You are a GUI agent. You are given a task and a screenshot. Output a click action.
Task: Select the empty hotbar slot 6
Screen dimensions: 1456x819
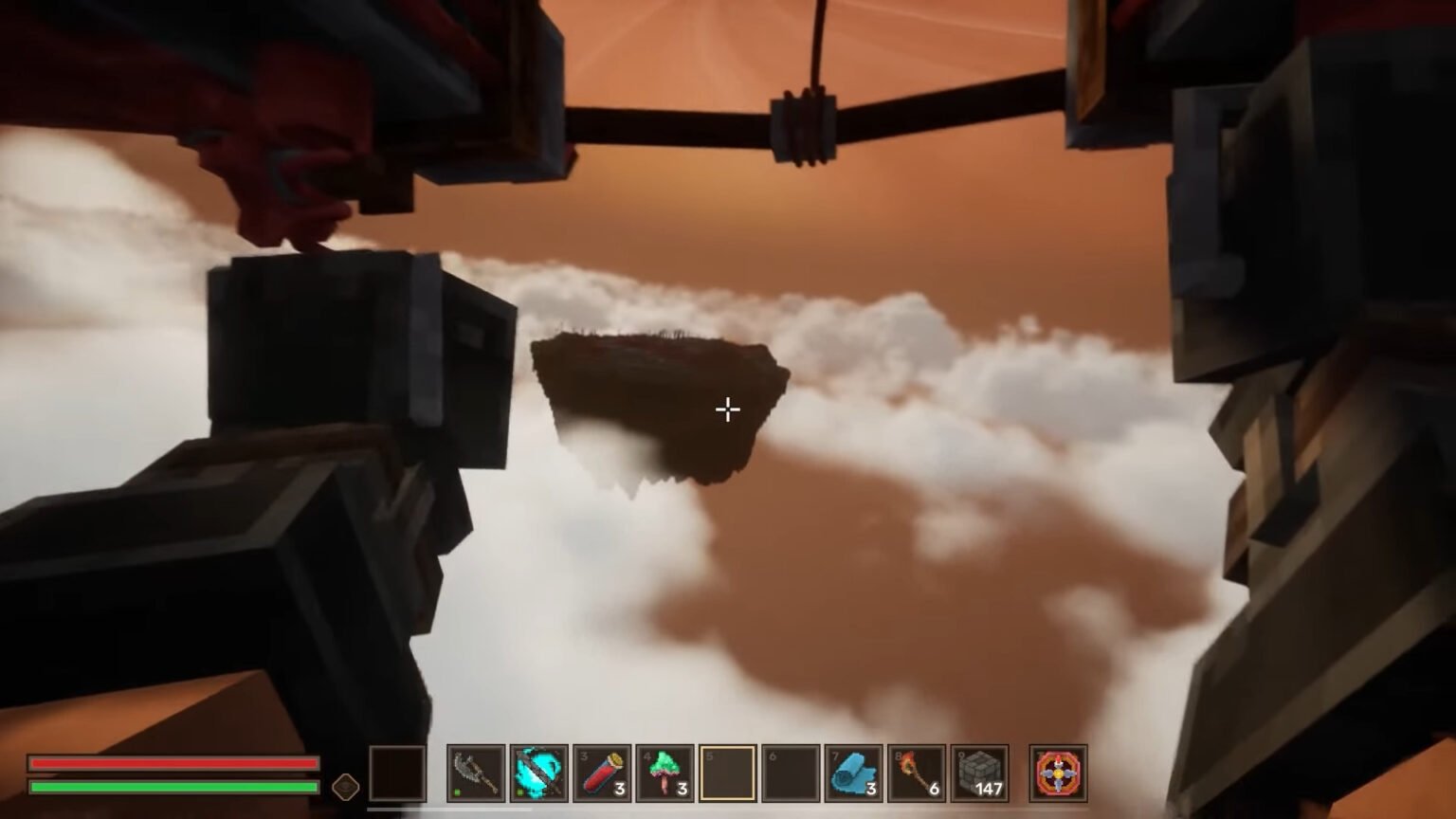(x=791, y=773)
